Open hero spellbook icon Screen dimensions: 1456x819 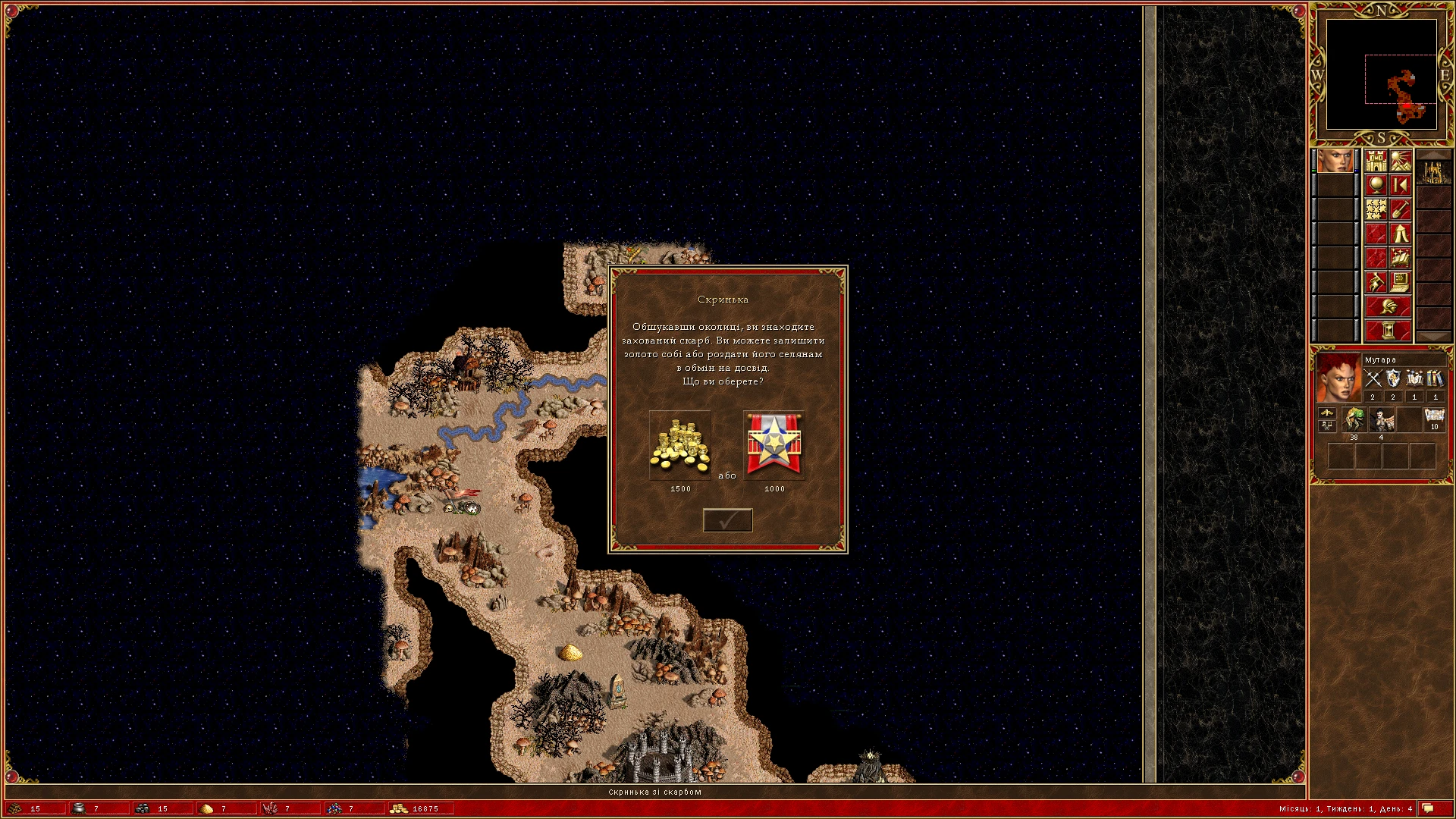(x=1401, y=258)
